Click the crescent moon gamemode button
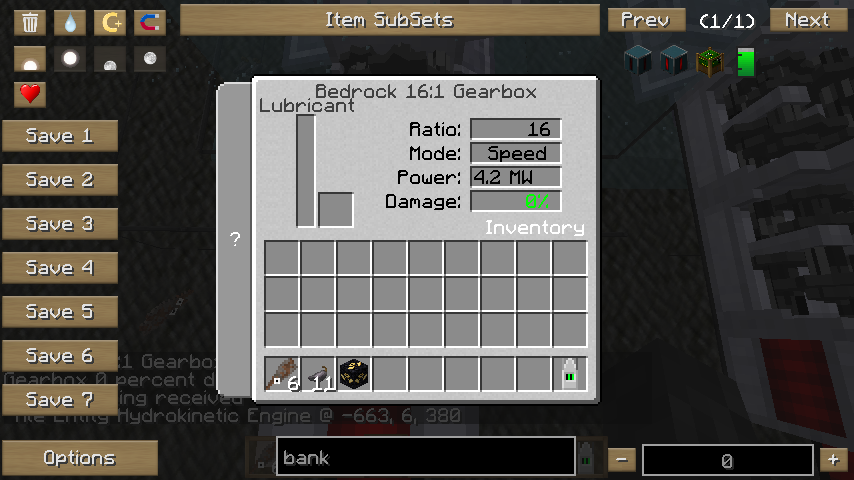Viewport: 854px width, 480px height. [x=109, y=22]
